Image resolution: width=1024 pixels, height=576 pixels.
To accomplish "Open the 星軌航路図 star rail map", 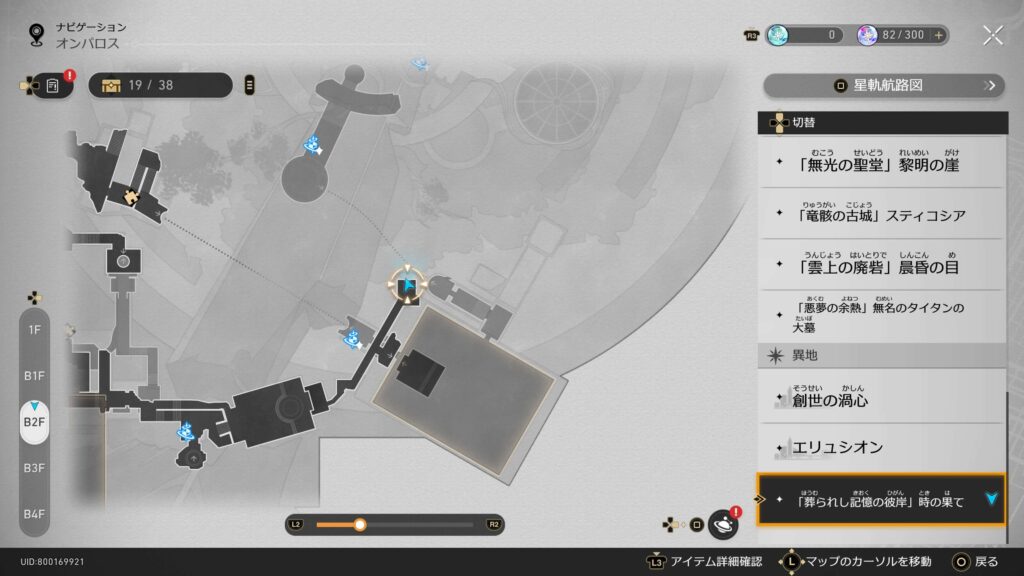I will (x=884, y=86).
